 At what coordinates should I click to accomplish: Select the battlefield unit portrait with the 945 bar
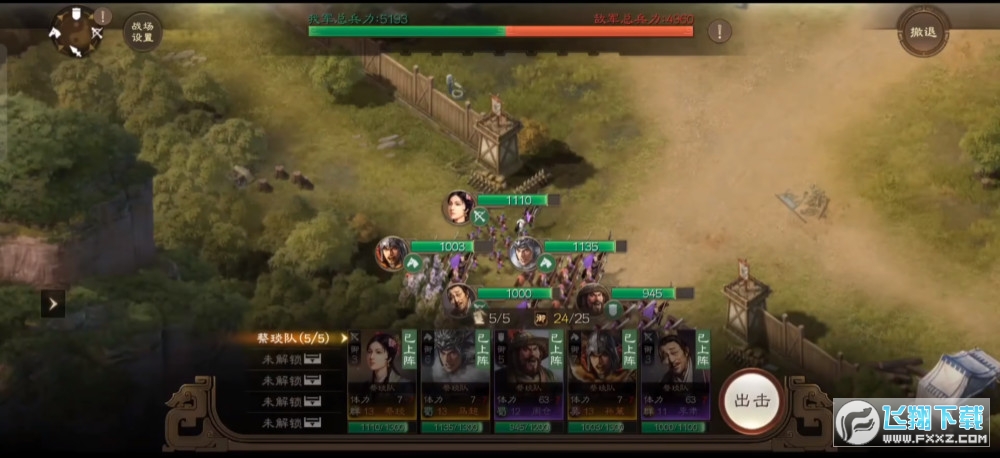click(592, 297)
